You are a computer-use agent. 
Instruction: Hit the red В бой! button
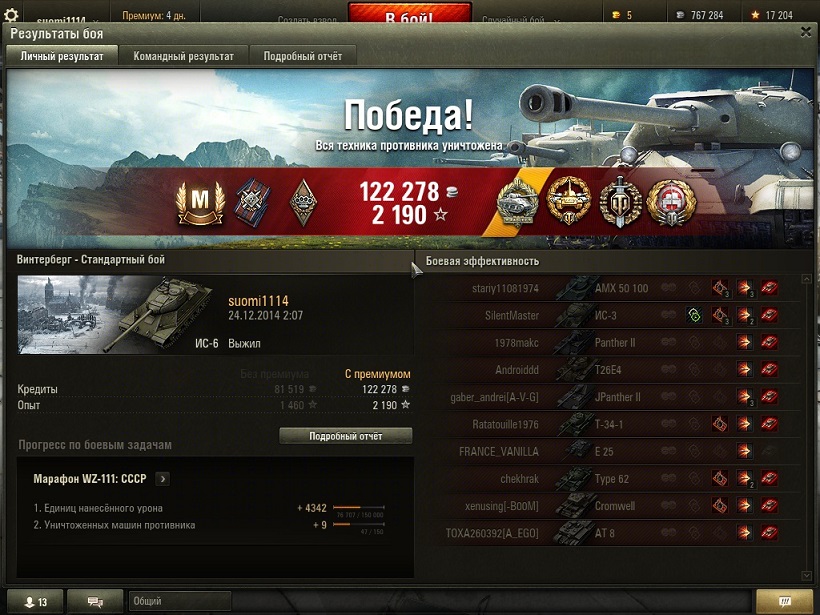click(x=410, y=15)
